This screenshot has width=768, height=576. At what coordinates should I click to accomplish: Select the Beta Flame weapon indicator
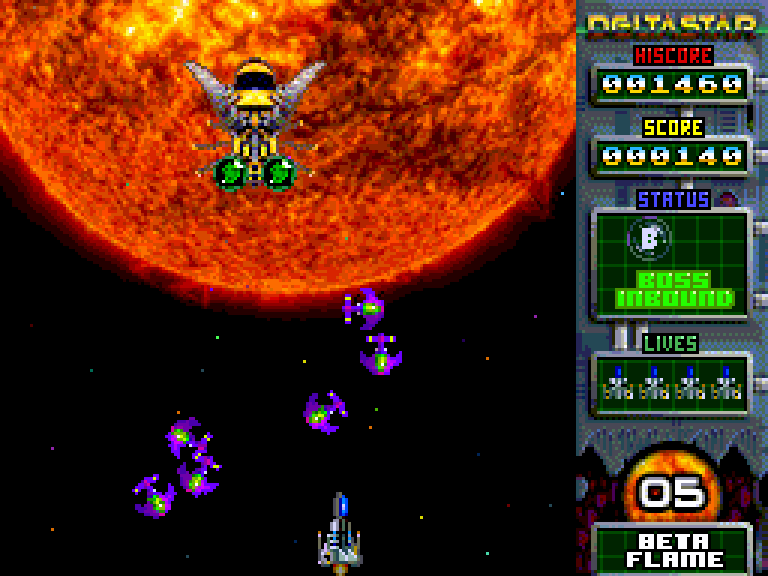pos(674,550)
